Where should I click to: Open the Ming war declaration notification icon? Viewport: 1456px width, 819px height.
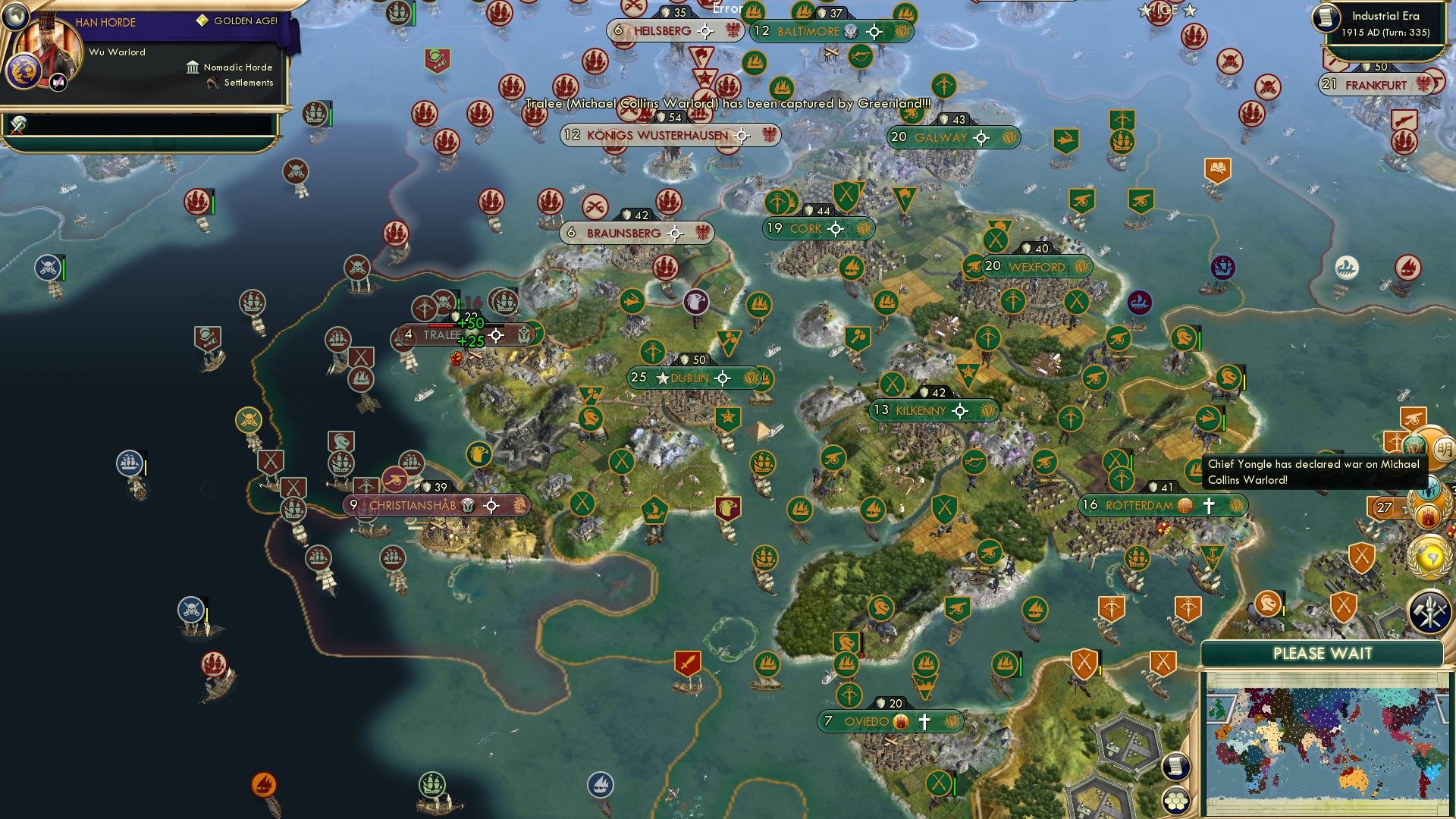(x=1443, y=447)
